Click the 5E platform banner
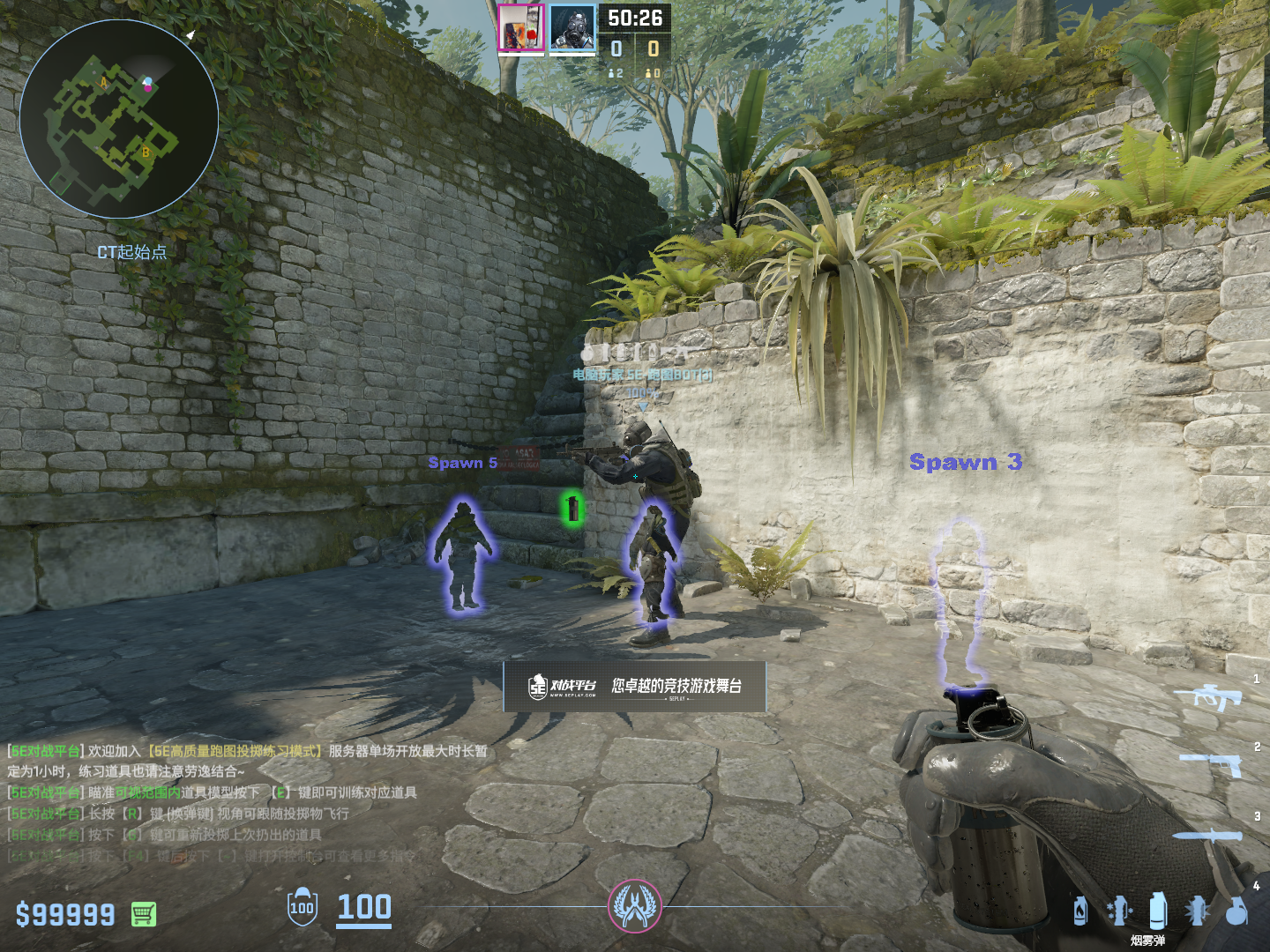This screenshot has height=952, width=1270. (634, 687)
